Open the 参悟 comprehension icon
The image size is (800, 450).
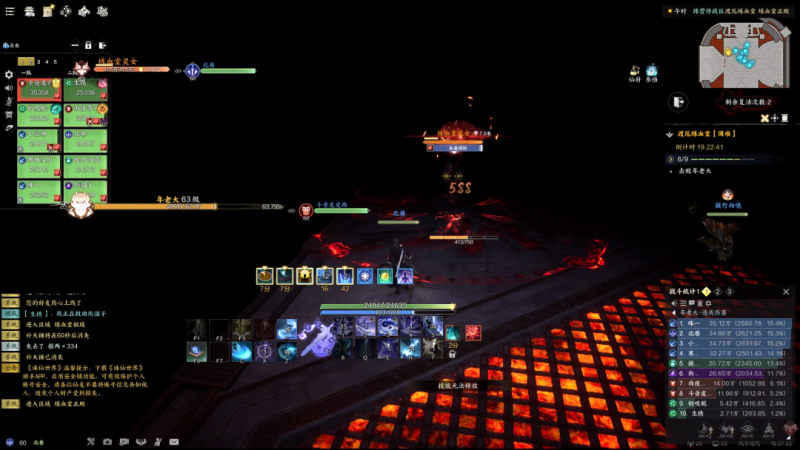(x=652, y=72)
